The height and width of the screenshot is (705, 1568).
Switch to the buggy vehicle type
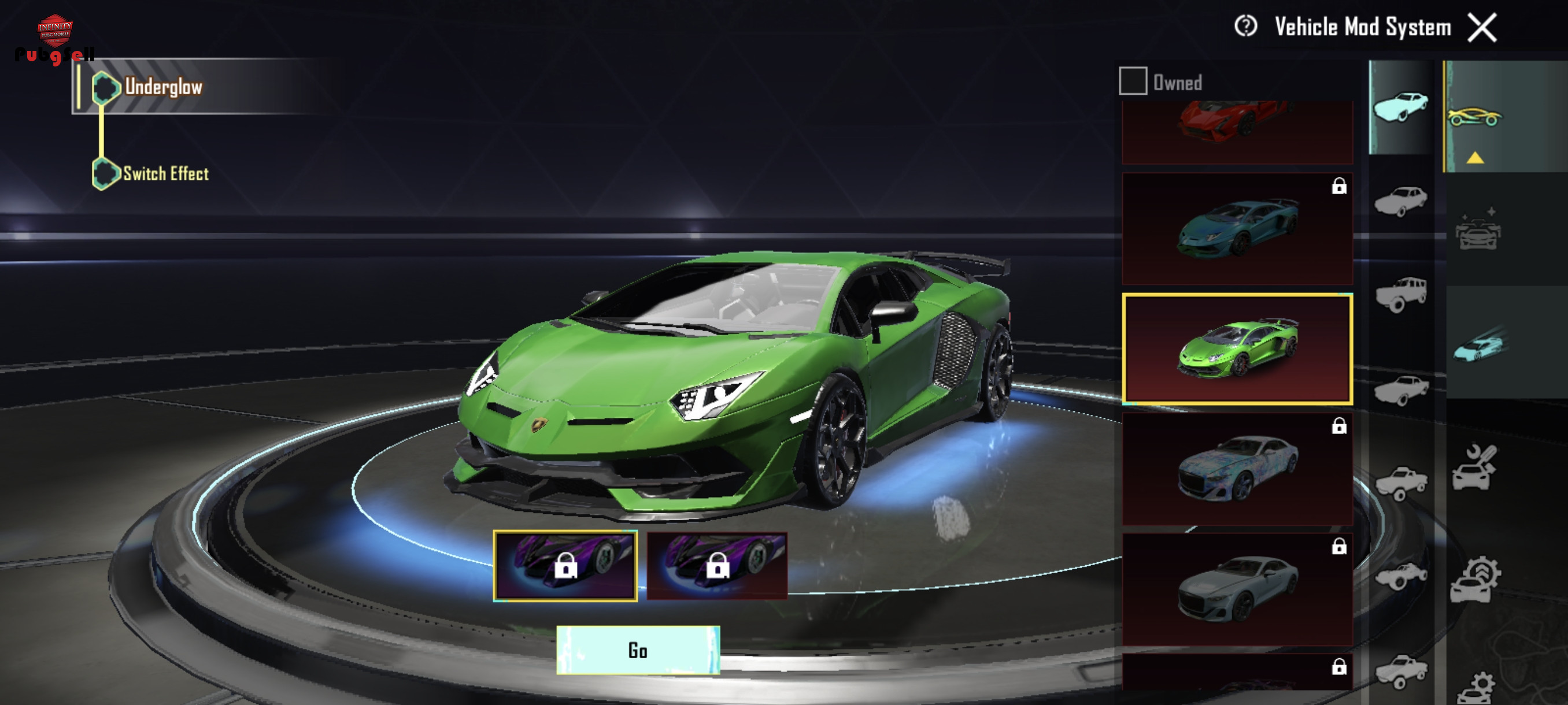point(1400,576)
